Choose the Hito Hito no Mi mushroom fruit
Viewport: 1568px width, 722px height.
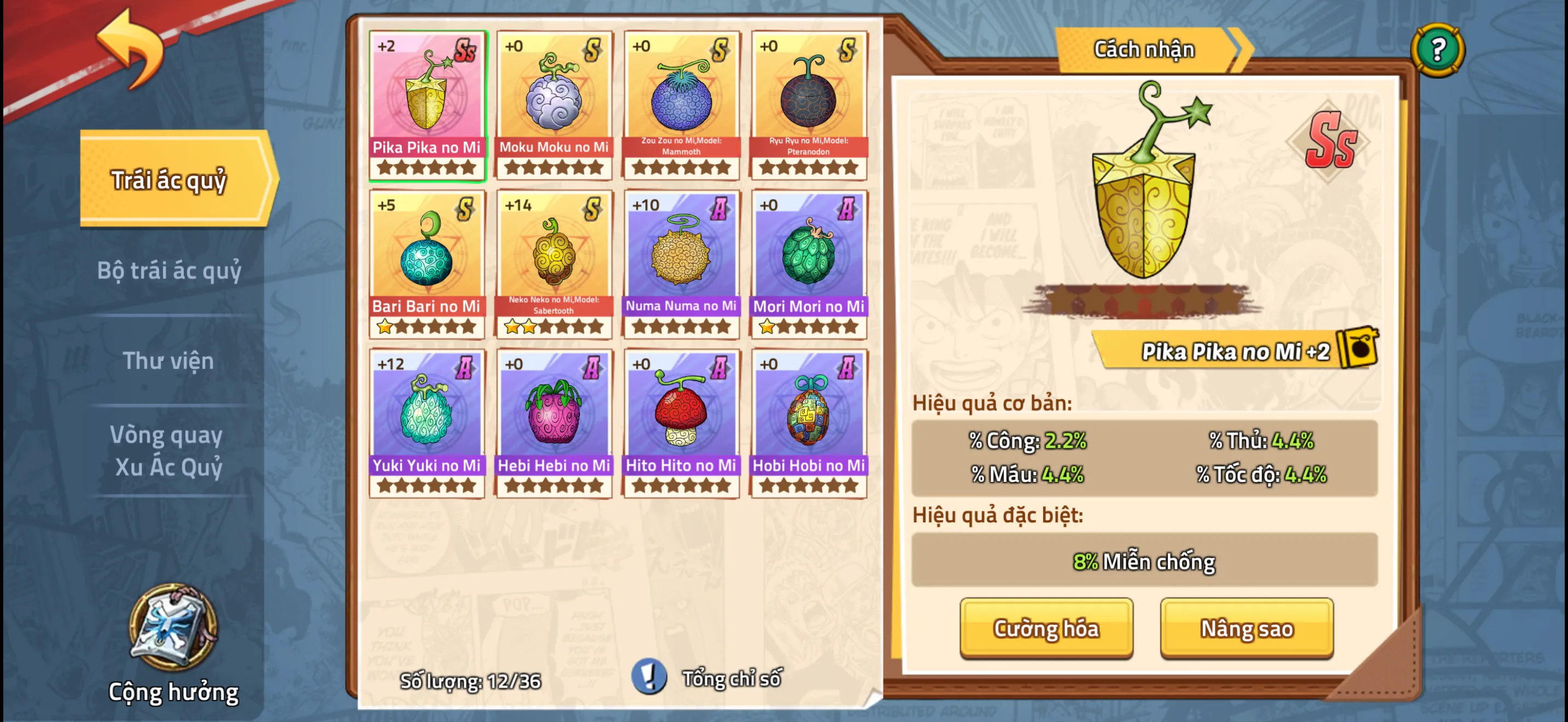(681, 423)
